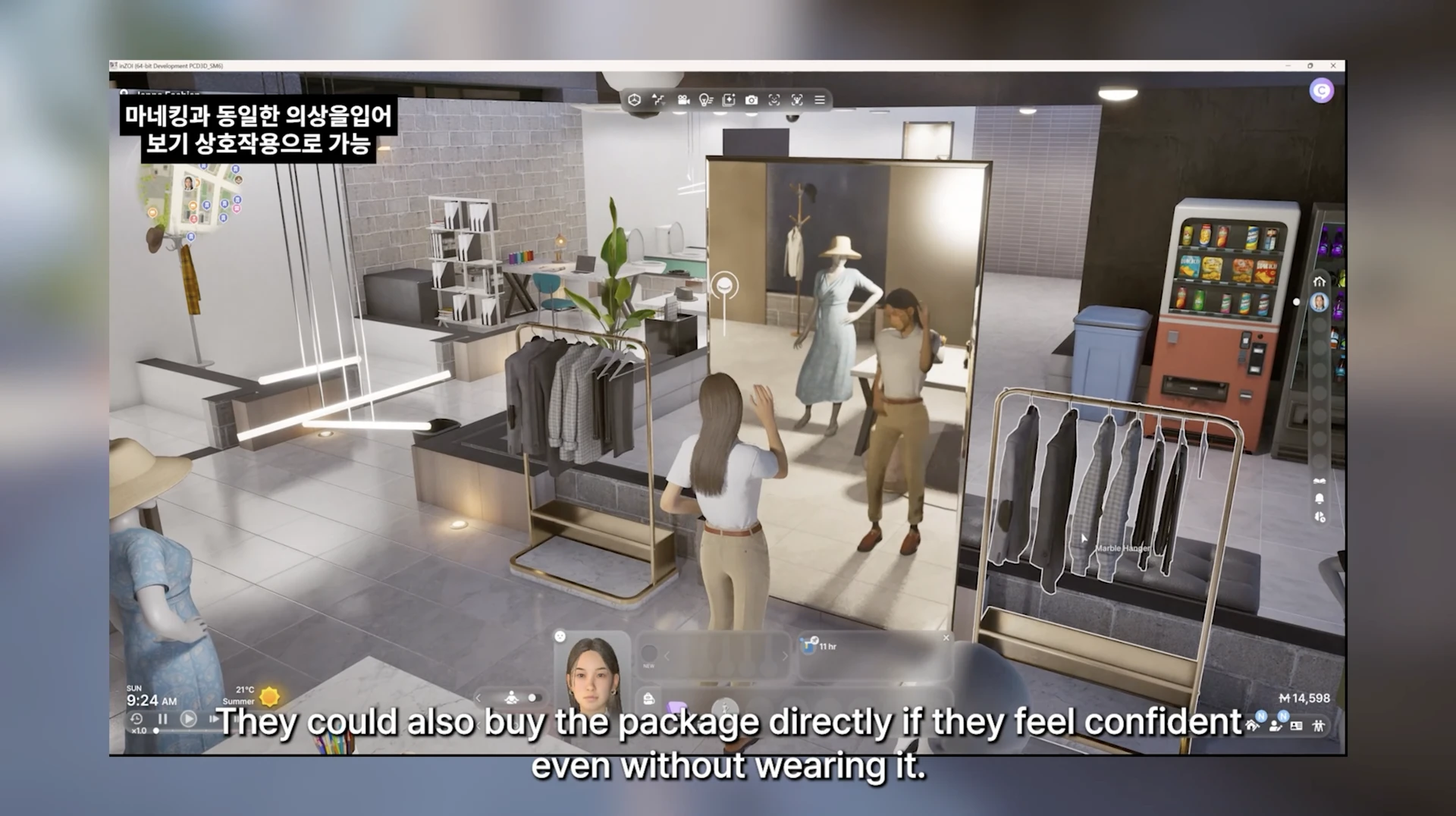Image resolution: width=1456 pixels, height=816 pixels.
Task: Open the video camera mode
Action: point(682,100)
